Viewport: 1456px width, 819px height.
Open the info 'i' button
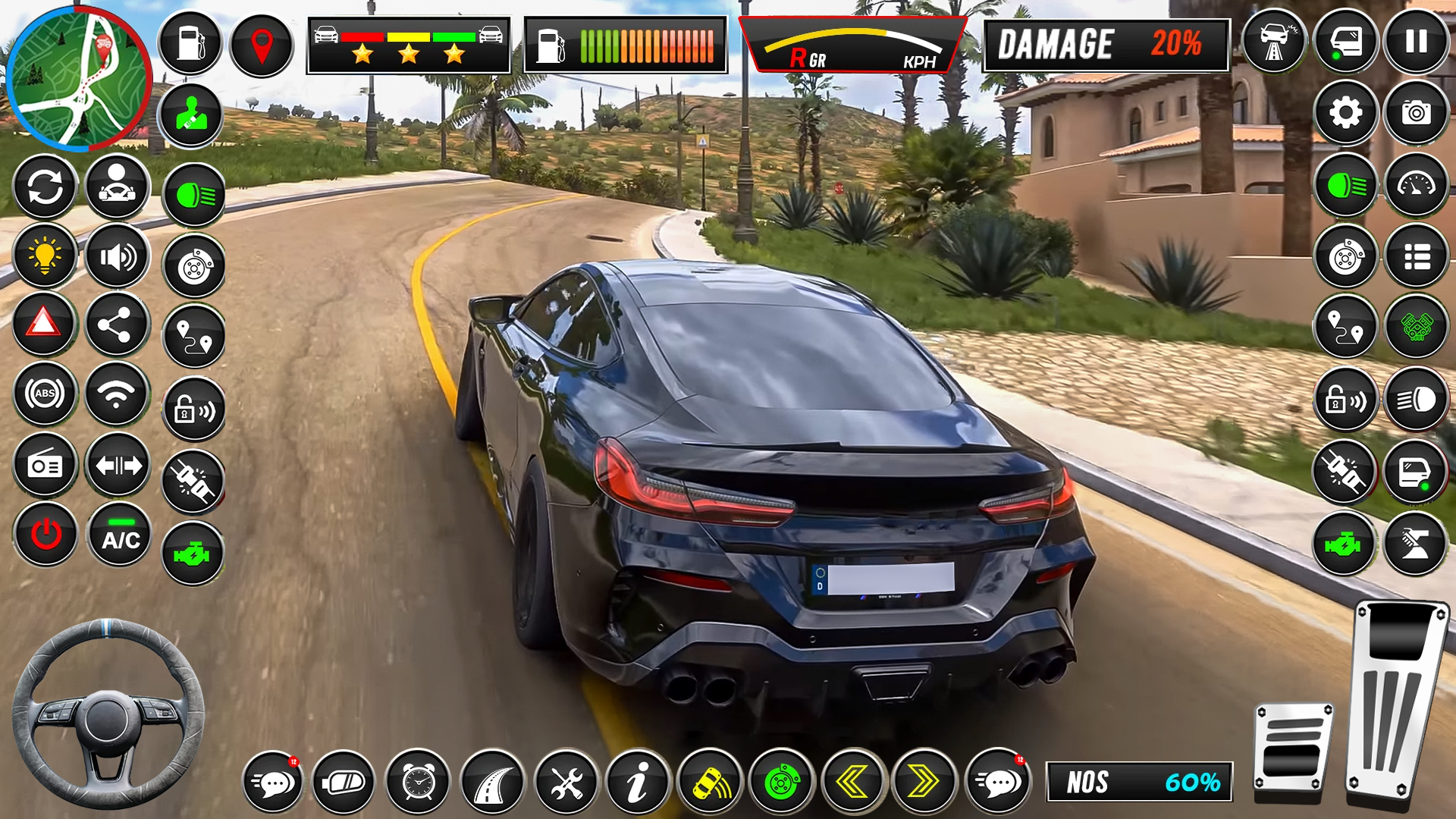[638, 782]
